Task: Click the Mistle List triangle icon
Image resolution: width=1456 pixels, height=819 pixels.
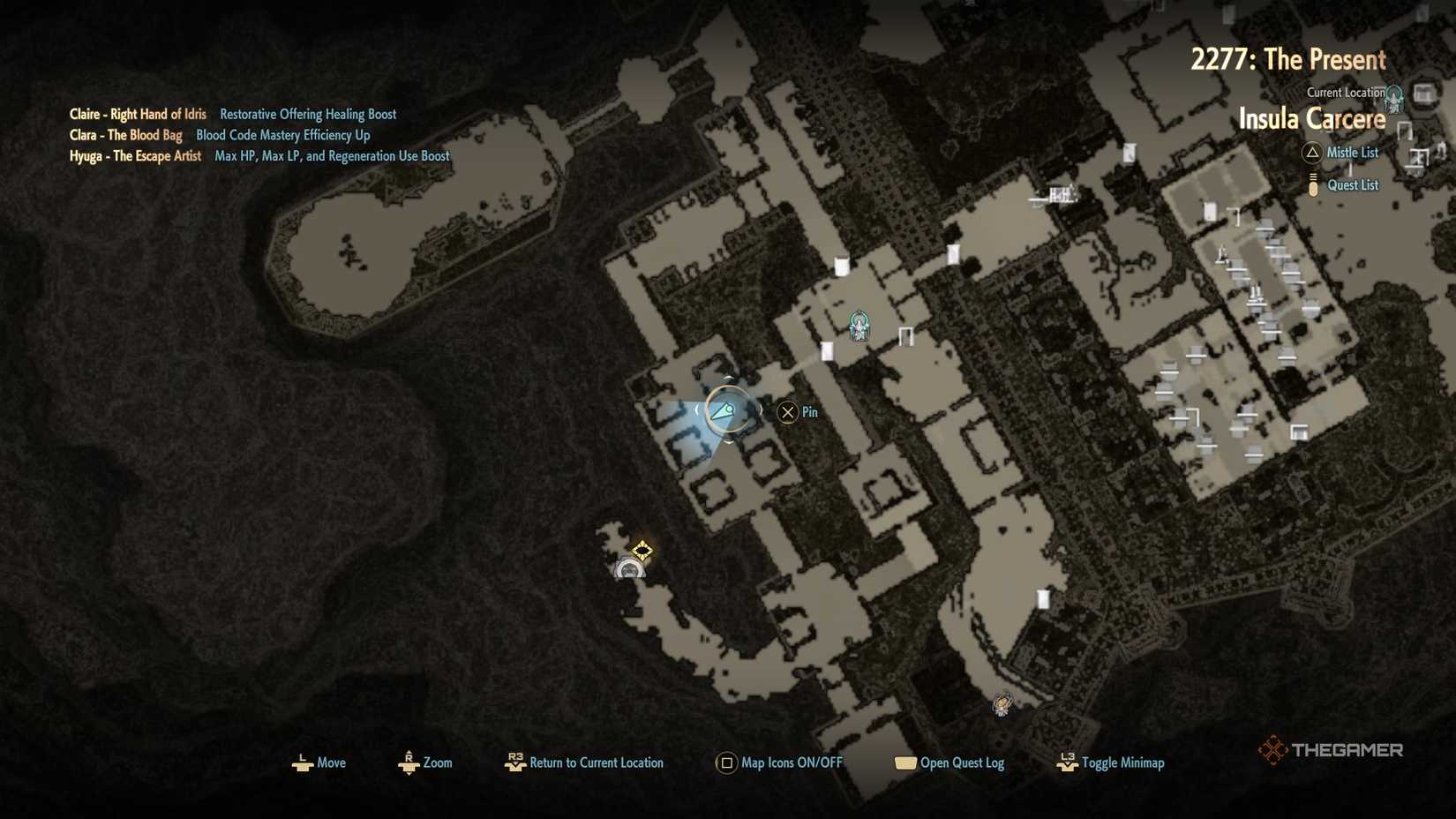Action: pos(1312,153)
